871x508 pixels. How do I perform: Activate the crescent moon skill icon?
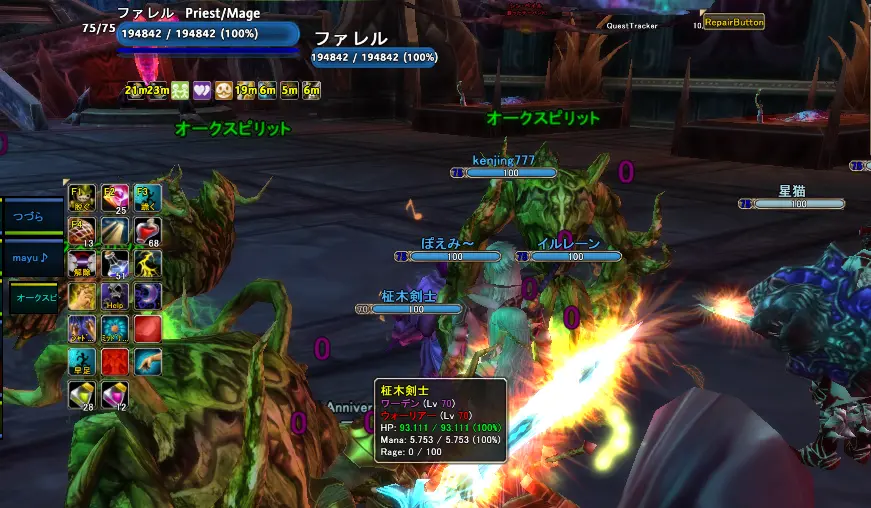coord(148,296)
